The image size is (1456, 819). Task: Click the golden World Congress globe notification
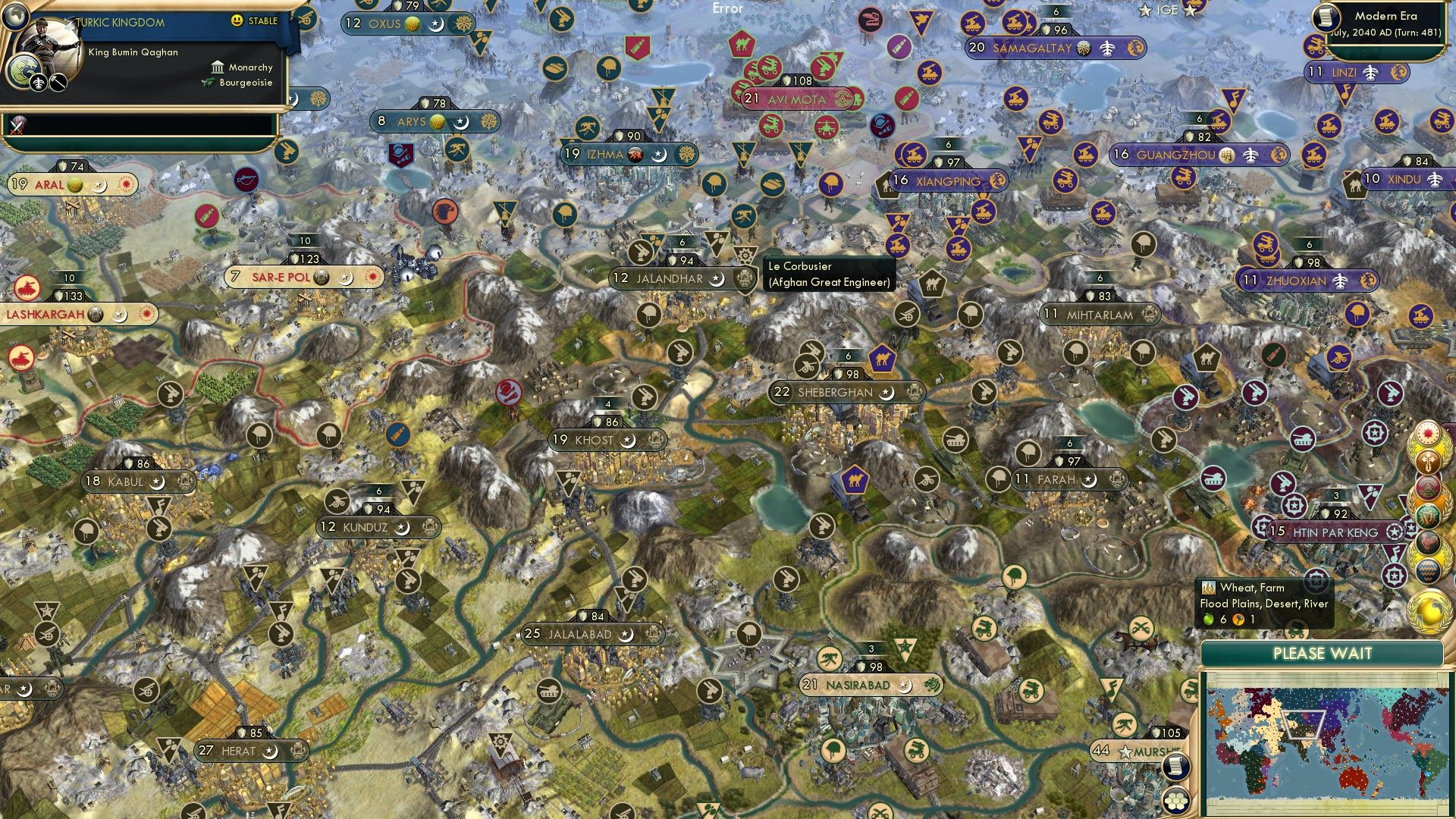coord(1426,611)
